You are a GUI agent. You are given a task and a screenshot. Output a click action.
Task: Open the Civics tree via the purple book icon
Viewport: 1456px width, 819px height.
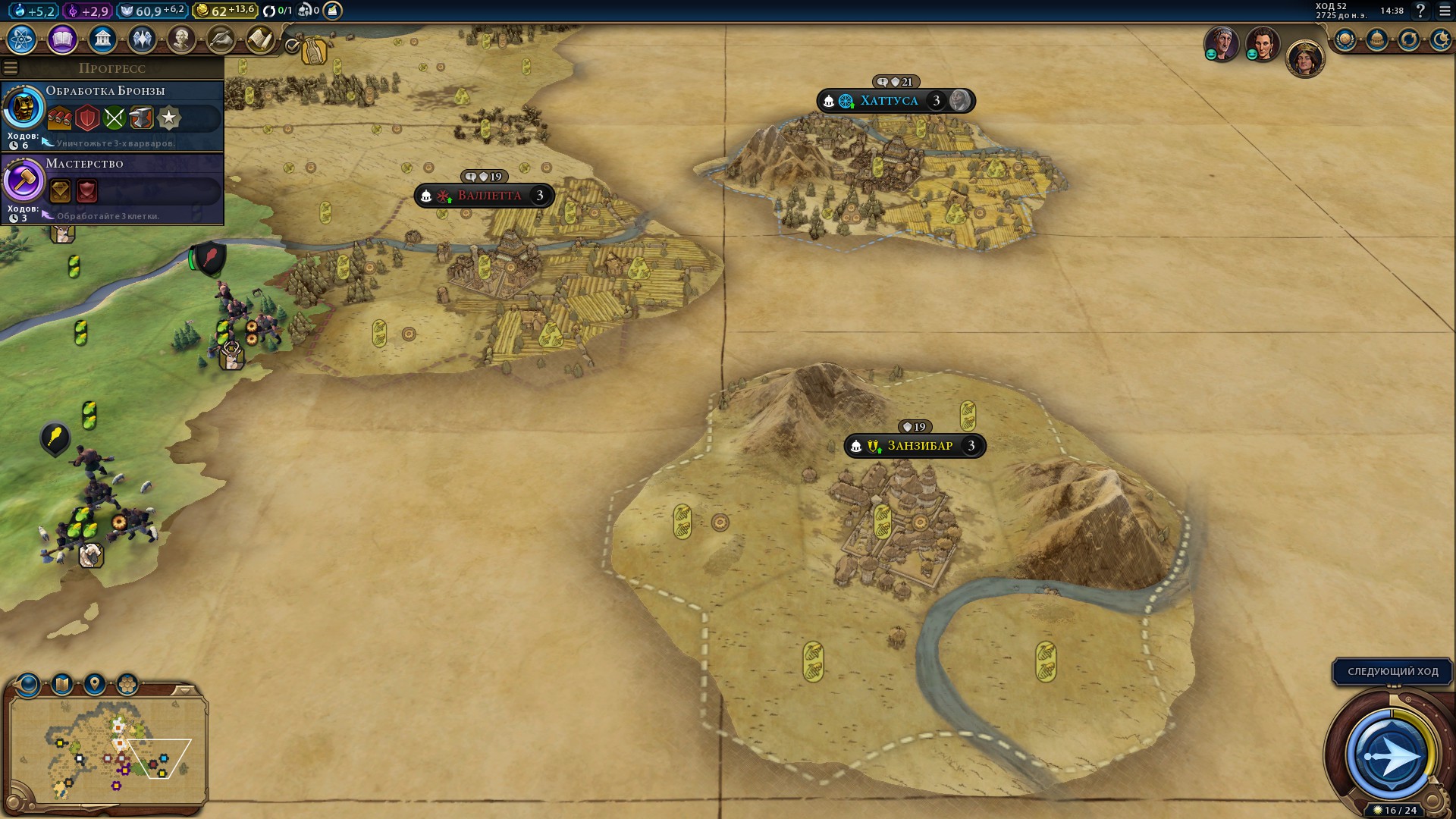tap(62, 39)
